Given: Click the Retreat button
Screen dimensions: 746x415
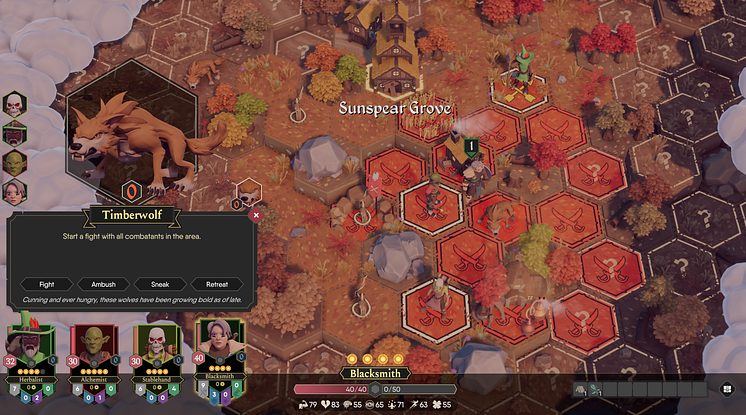Looking at the screenshot, I should click(x=217, y=284).
